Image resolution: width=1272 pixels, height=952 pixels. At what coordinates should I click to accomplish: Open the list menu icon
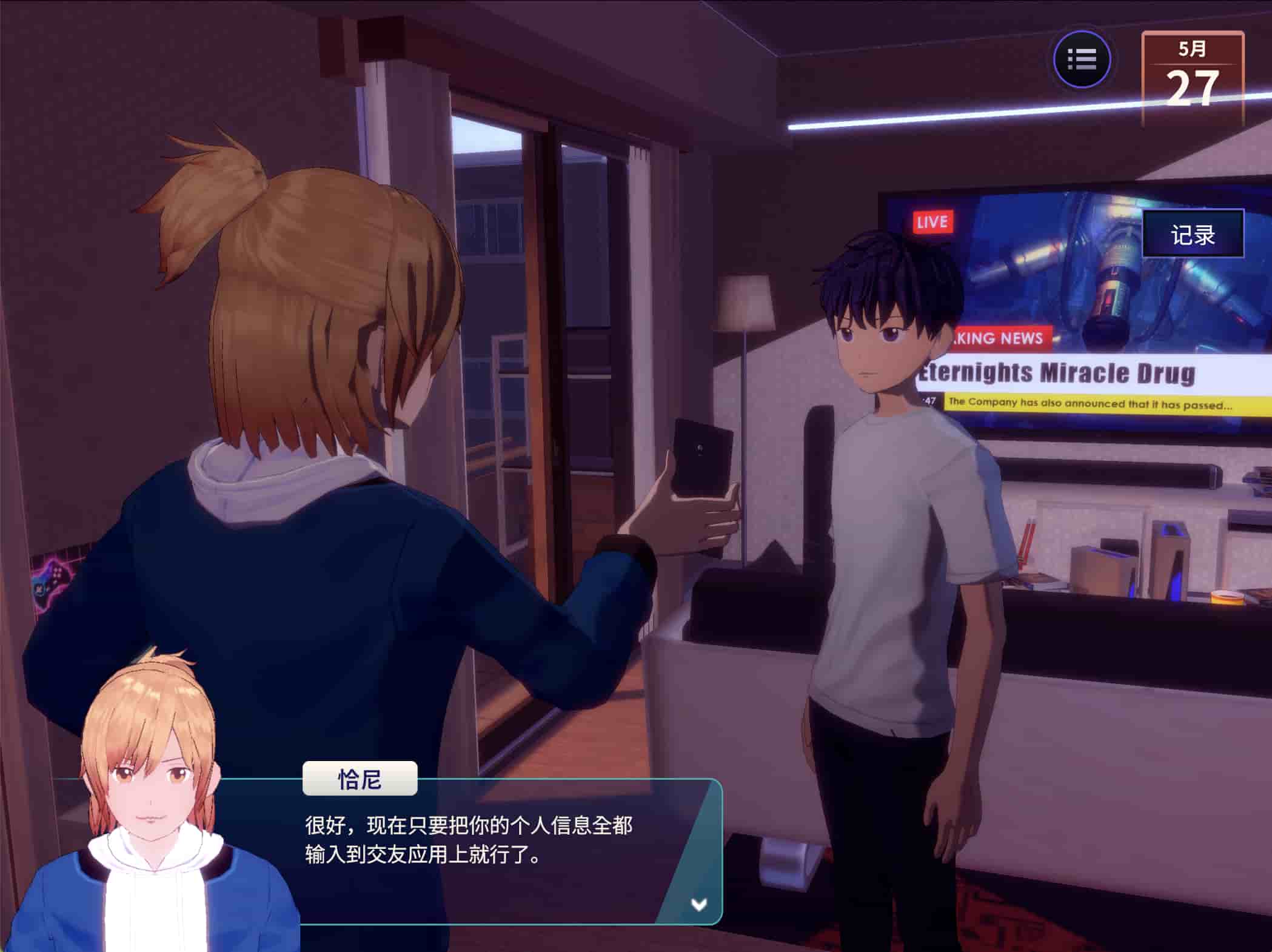(x=1082, y=59)
